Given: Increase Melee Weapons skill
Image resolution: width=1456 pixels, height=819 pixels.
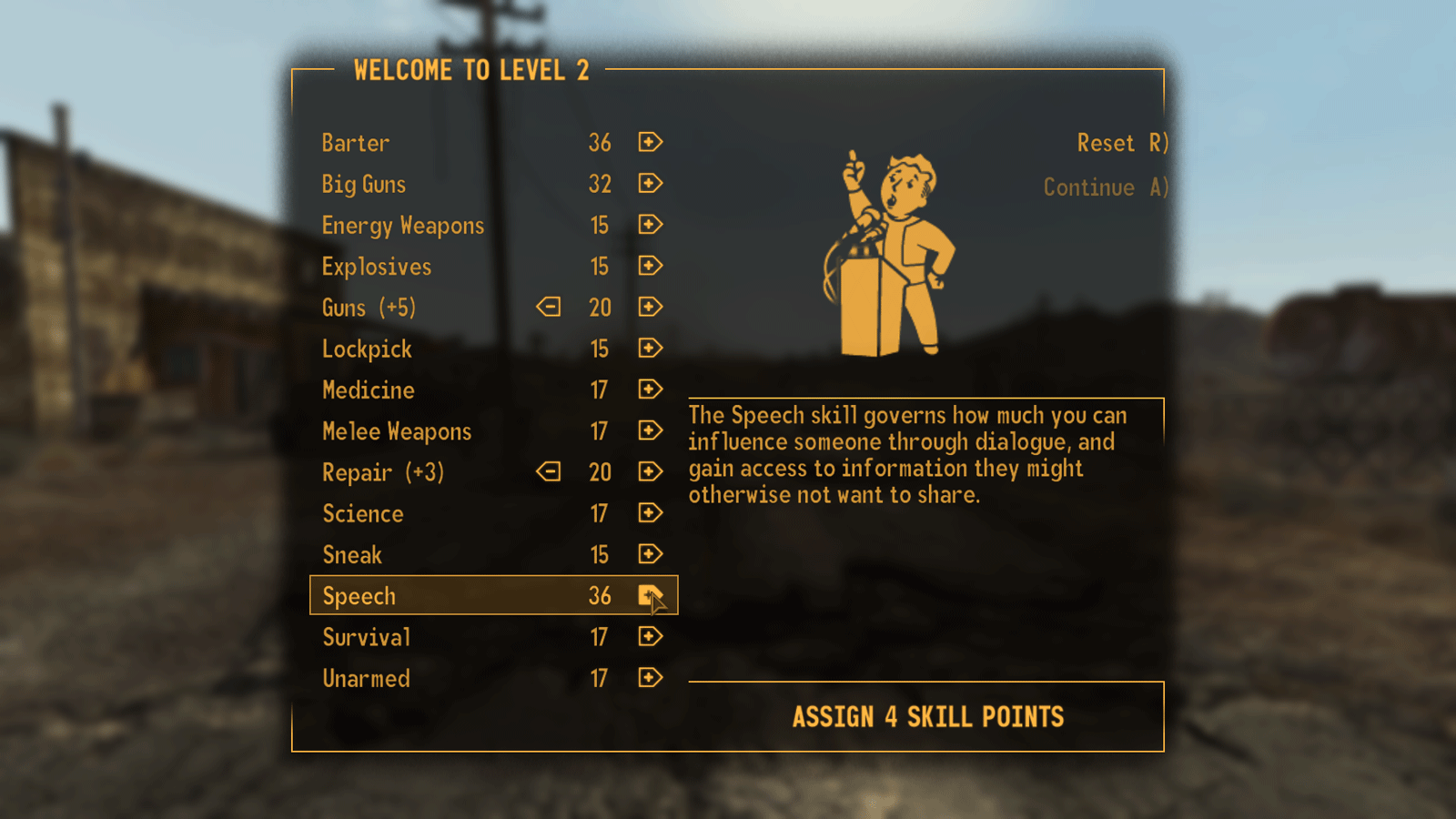Looking at the screenshot, I should click(649, 430).
